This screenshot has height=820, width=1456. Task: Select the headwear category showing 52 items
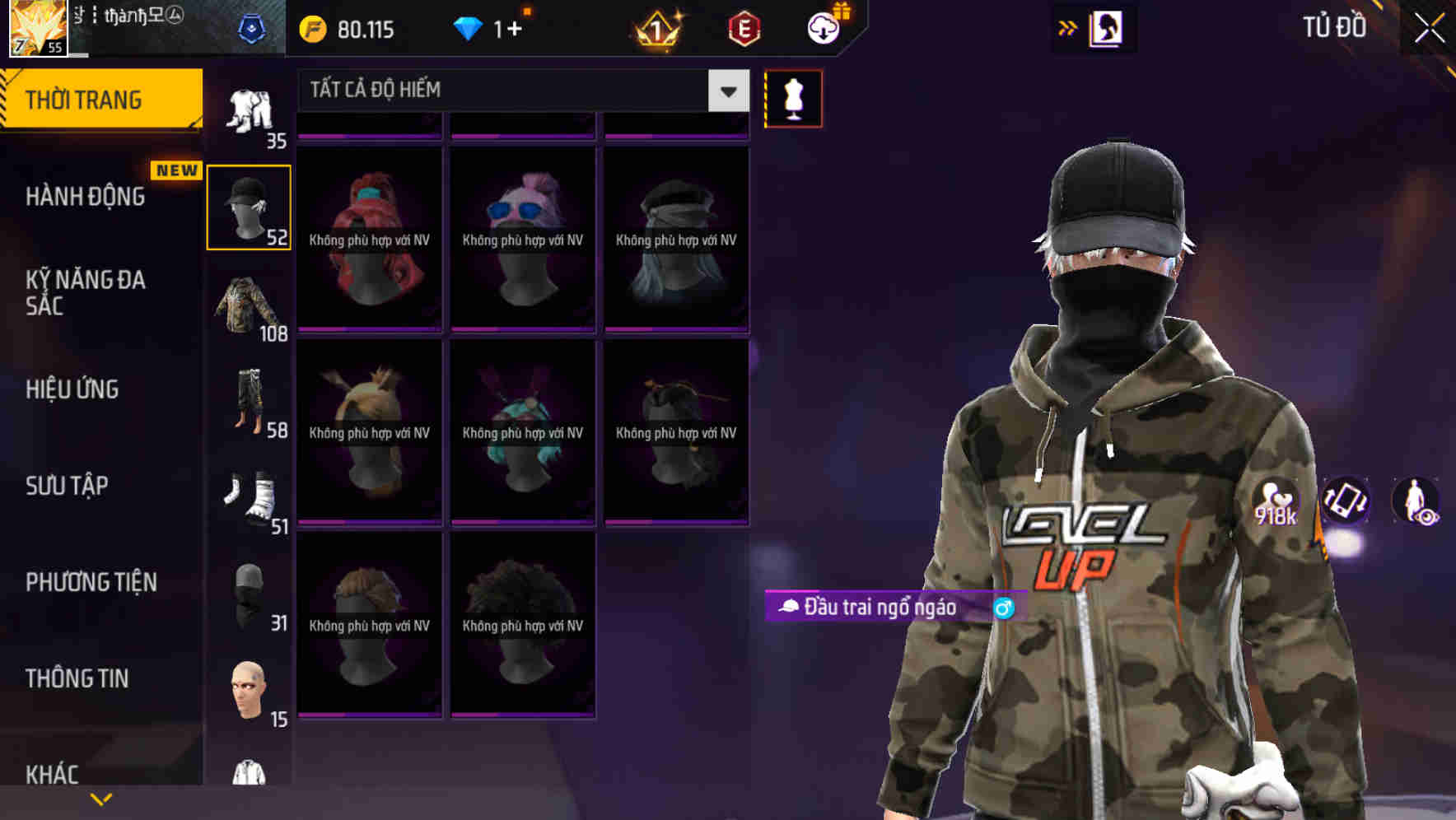point(249,206)
